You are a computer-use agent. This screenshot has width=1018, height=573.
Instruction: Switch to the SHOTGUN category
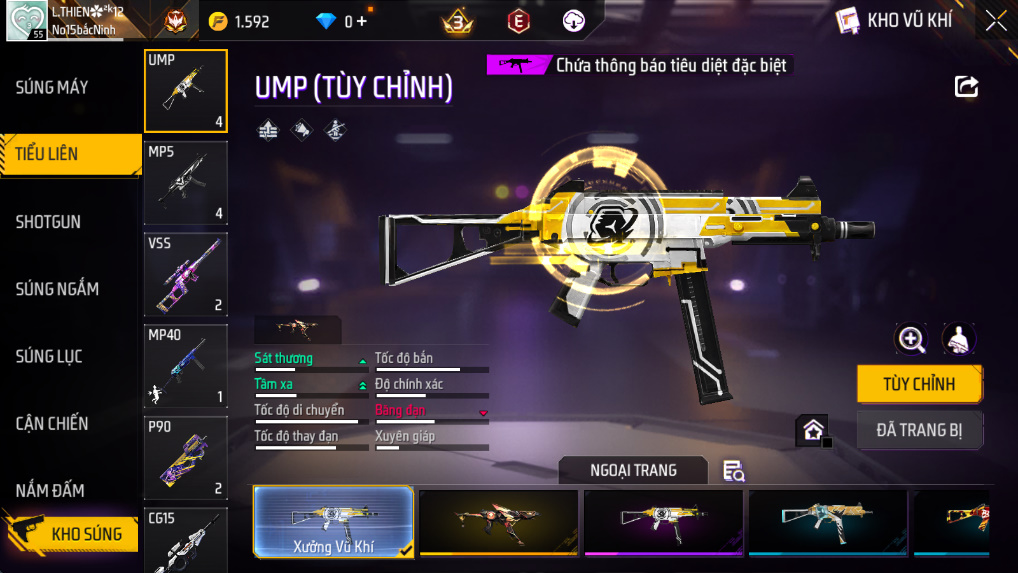[48, 222]
